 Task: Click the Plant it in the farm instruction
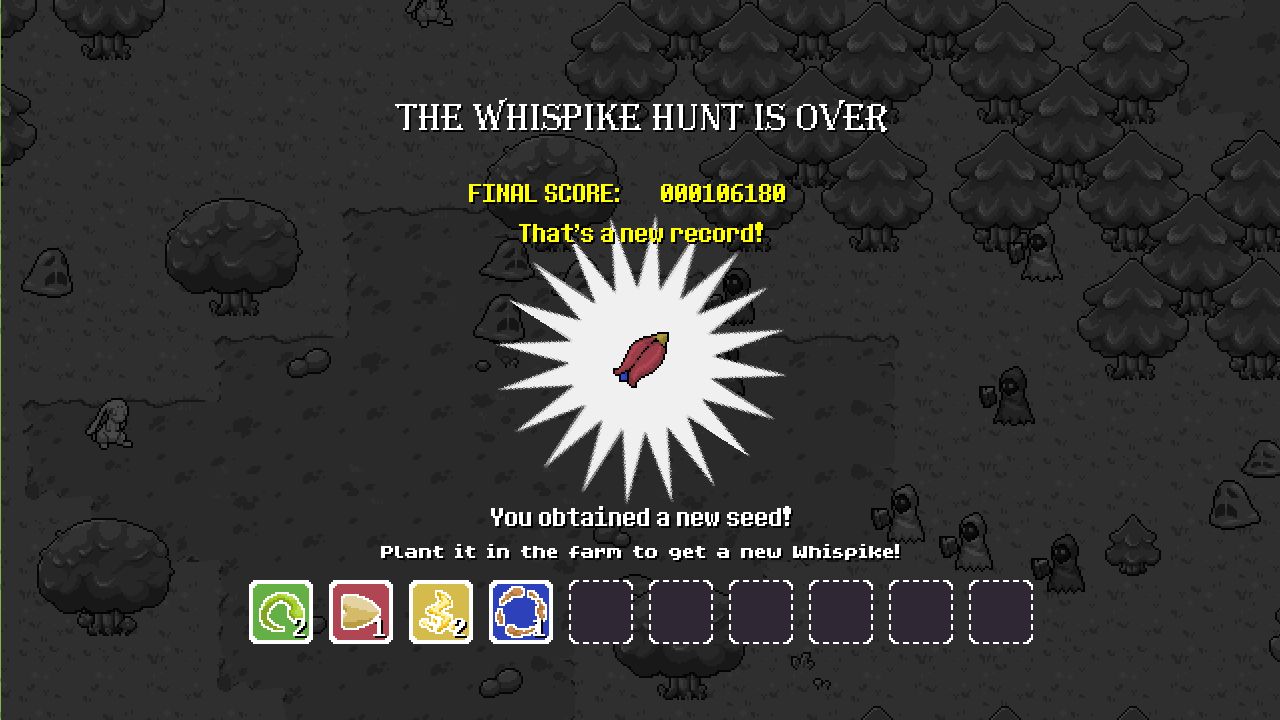tap(640, 551)
